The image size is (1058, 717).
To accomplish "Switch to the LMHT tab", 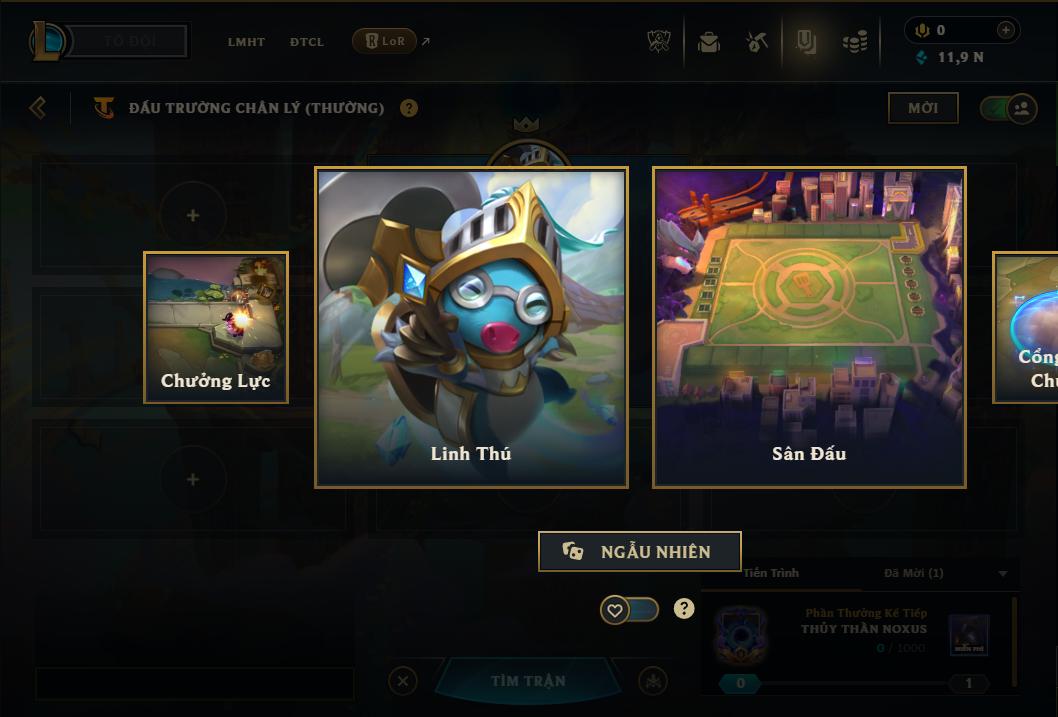I will coord(246,42).
